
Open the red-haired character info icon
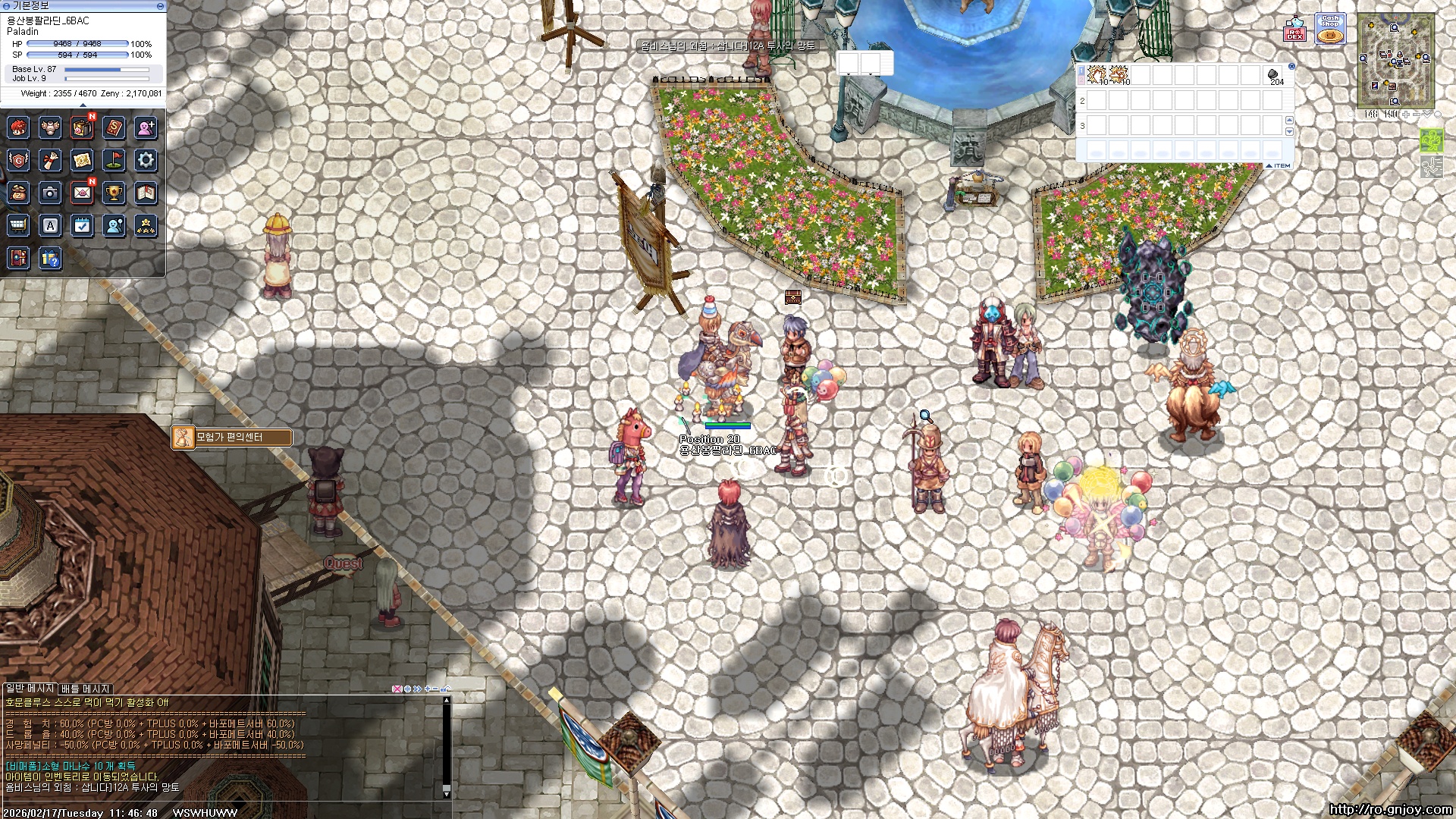click(x=18, y=127)
